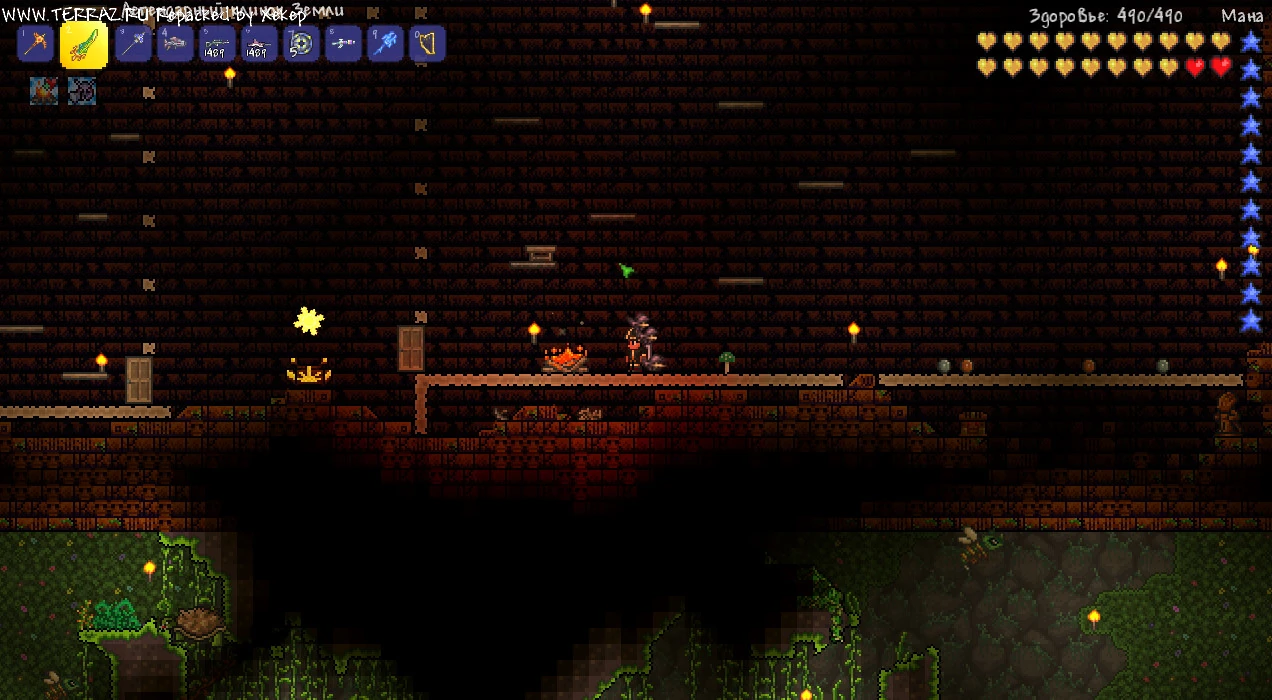
Task: Equip the golden harp in slot 0
Action: click(x=427, y=44)
